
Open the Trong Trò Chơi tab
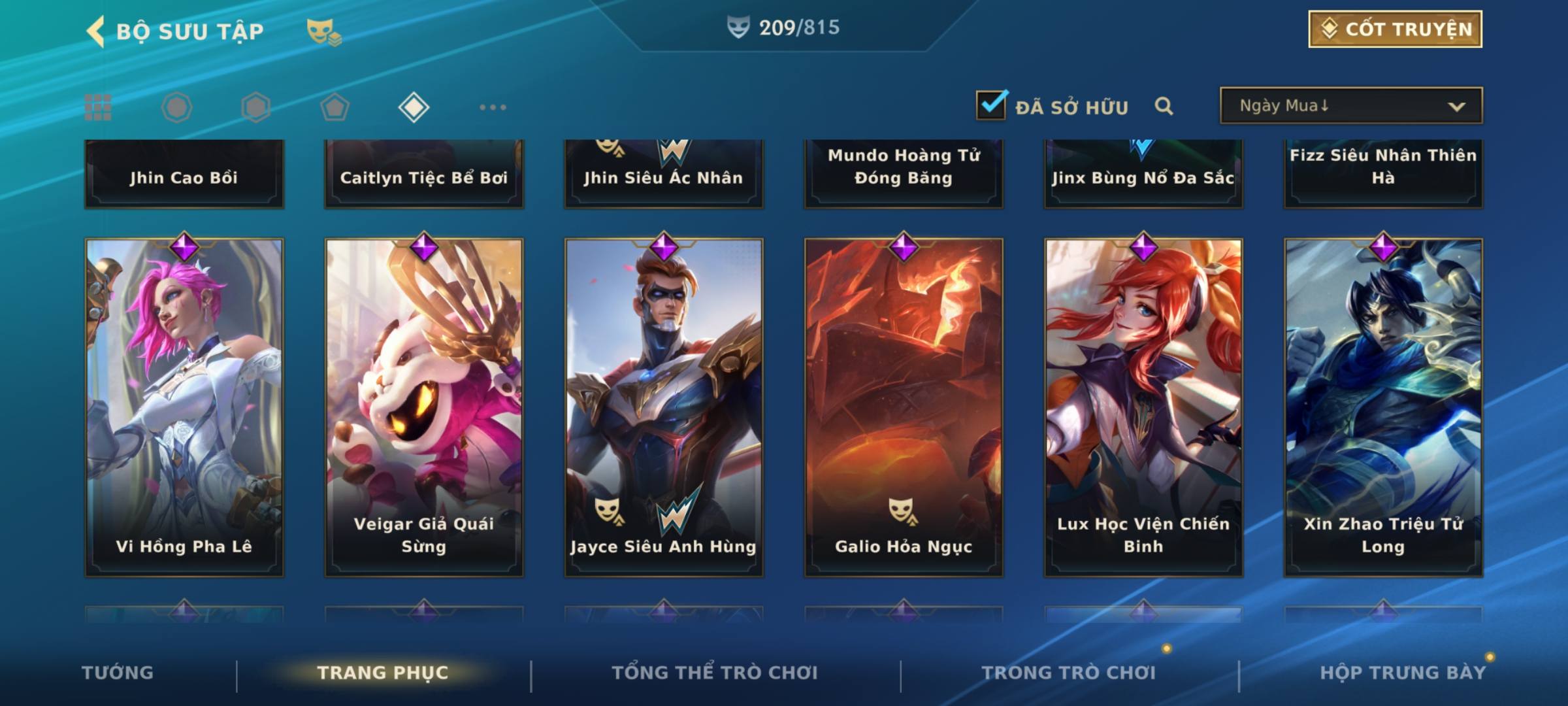point(1069,673)
